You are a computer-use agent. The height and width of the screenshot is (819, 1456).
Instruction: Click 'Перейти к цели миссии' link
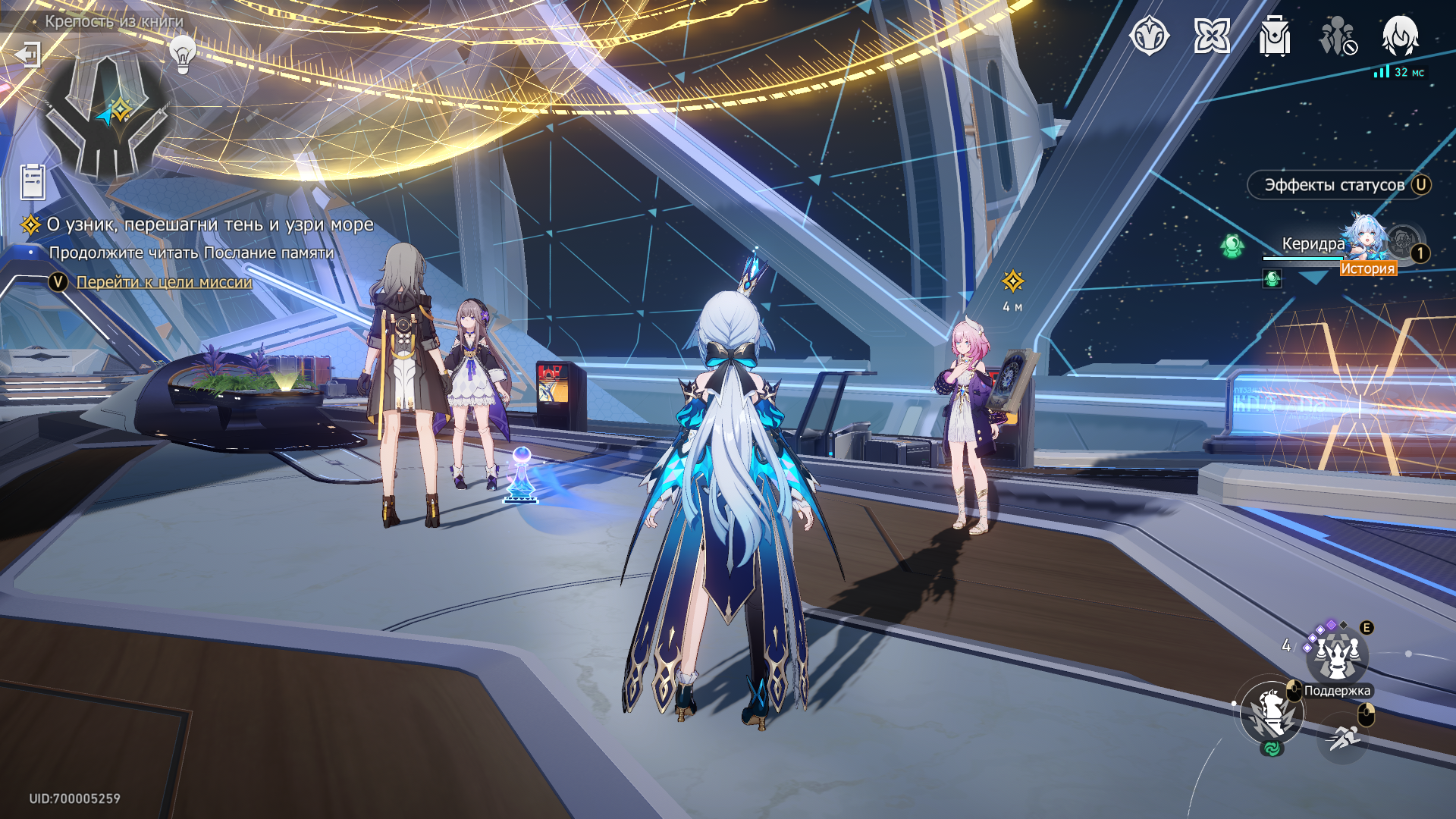point(164,282)
